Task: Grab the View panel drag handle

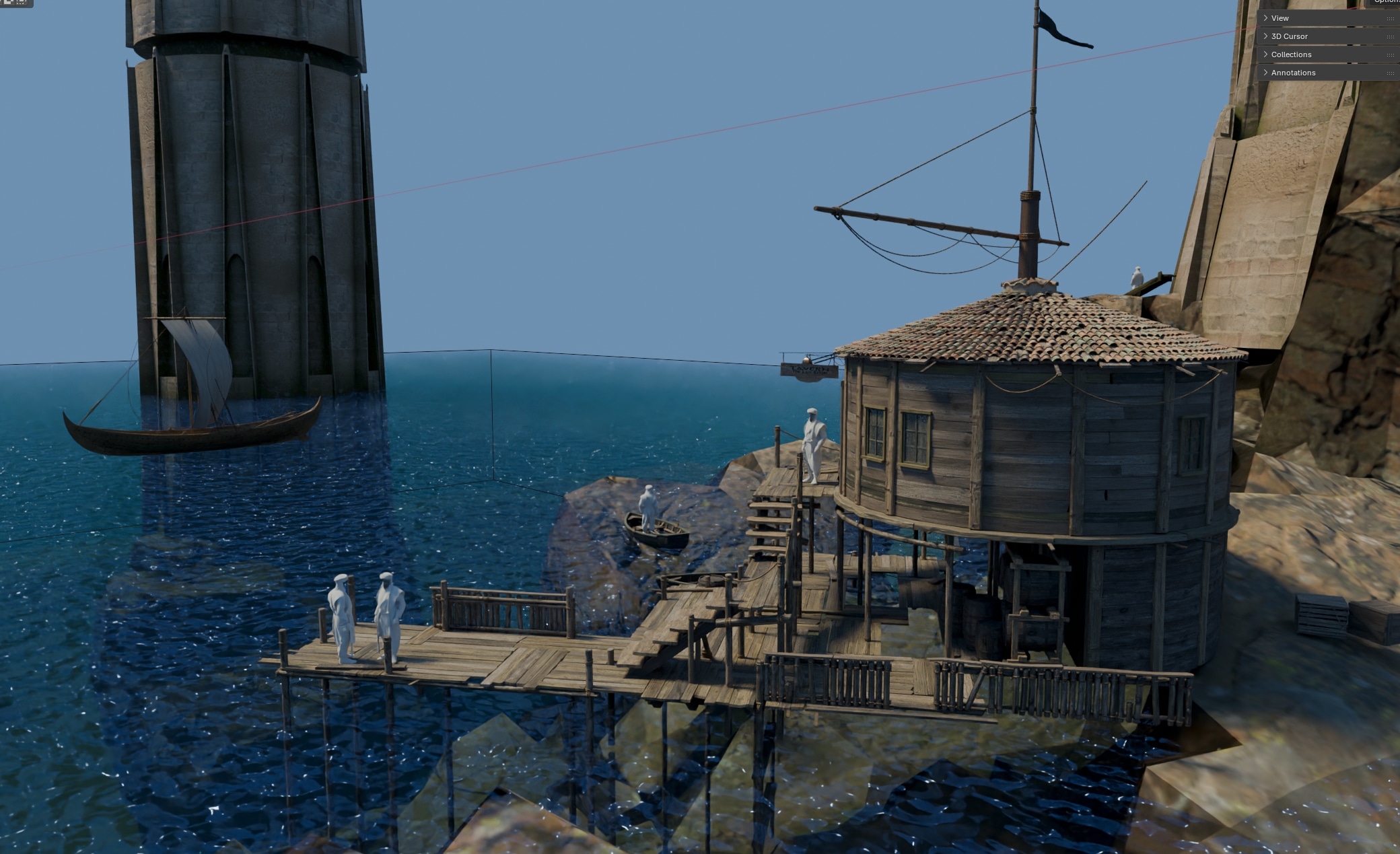Action: click(1391, 17)
